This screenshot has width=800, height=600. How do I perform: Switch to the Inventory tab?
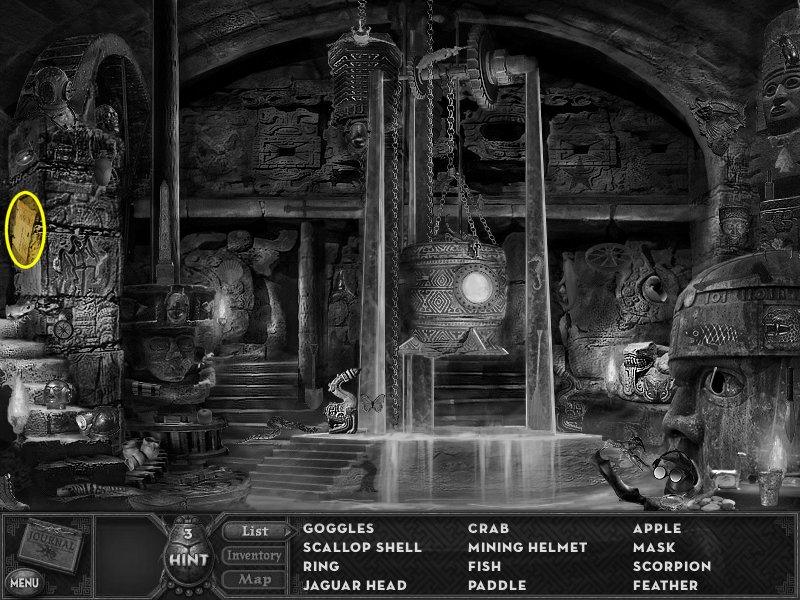253,555
